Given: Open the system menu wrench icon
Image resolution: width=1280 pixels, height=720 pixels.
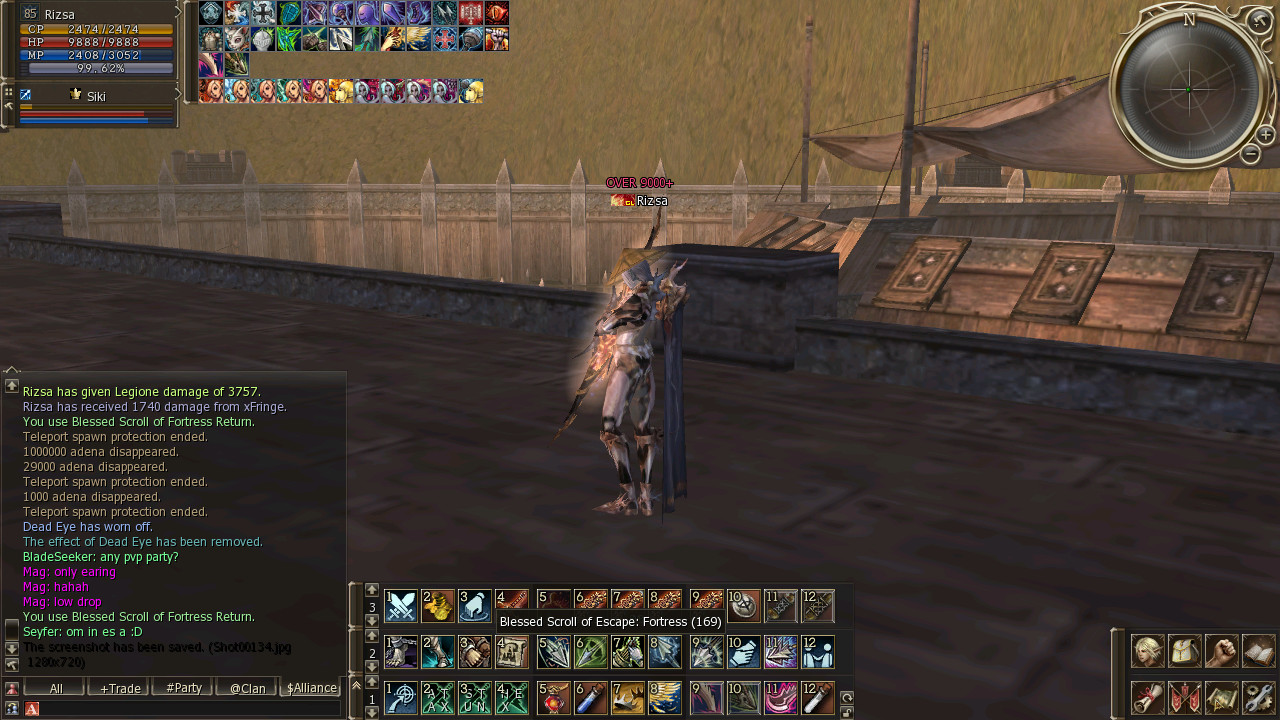Looking at the screenshot, I should [1258, 697].
